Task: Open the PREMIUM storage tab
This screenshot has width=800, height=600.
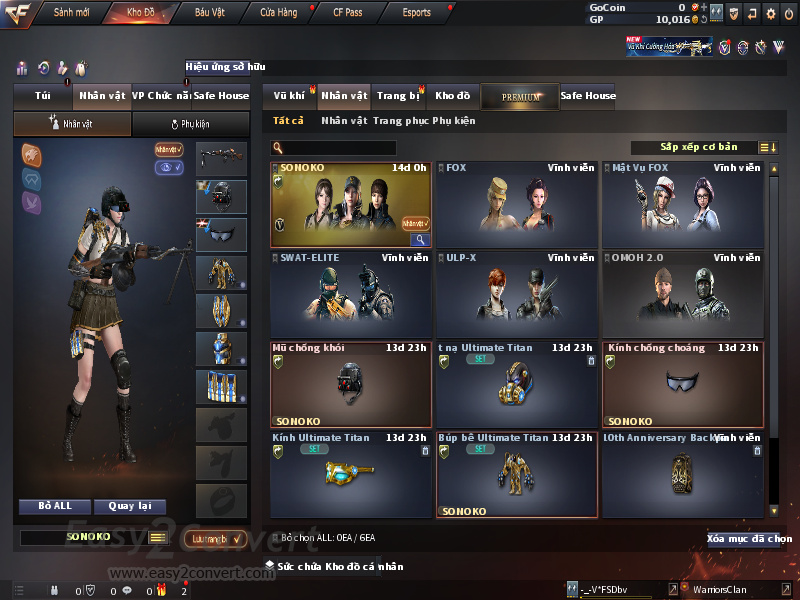Action: pos(520,96)
